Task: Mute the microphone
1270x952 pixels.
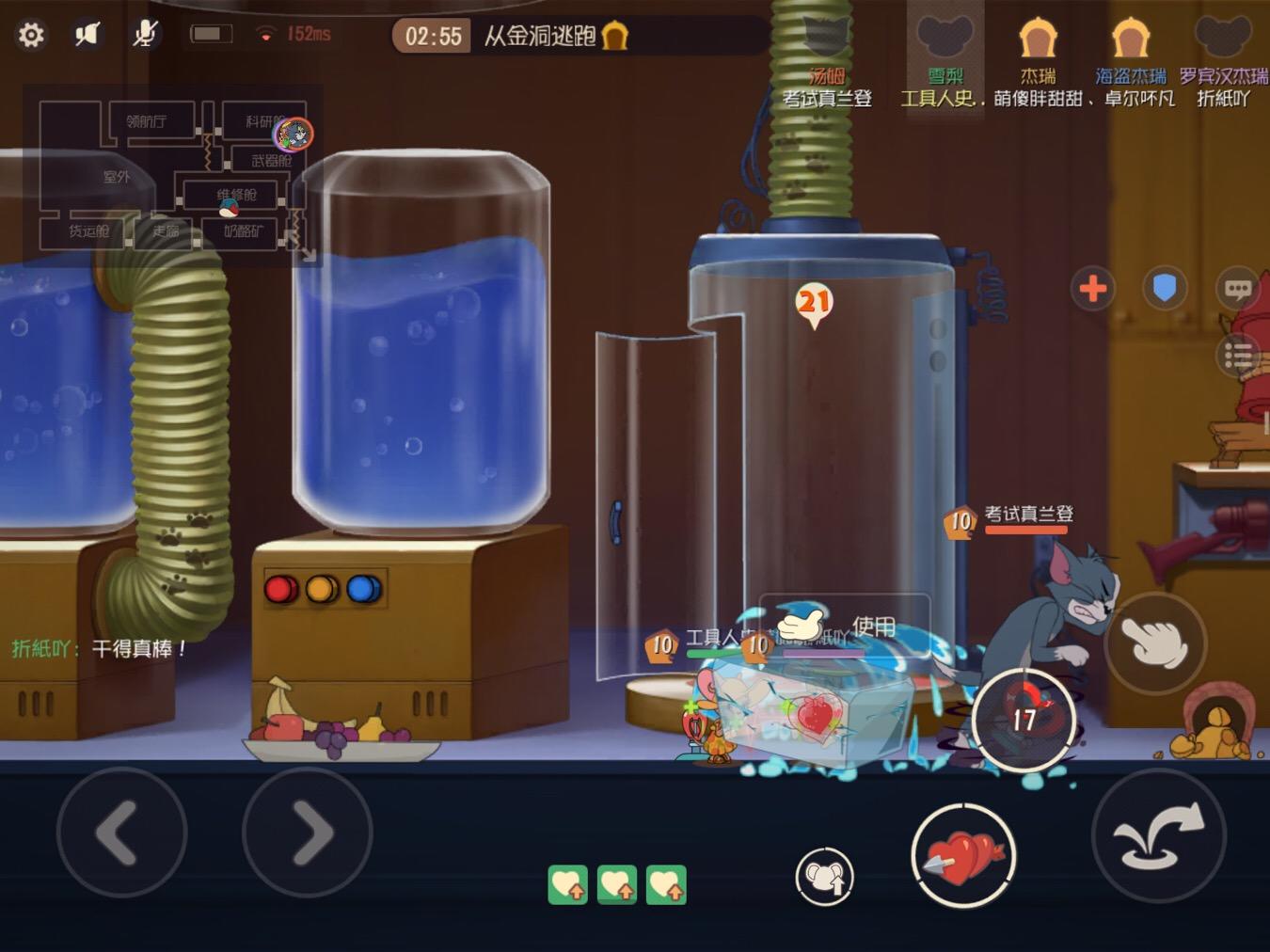Action: [x=143, y=33]
